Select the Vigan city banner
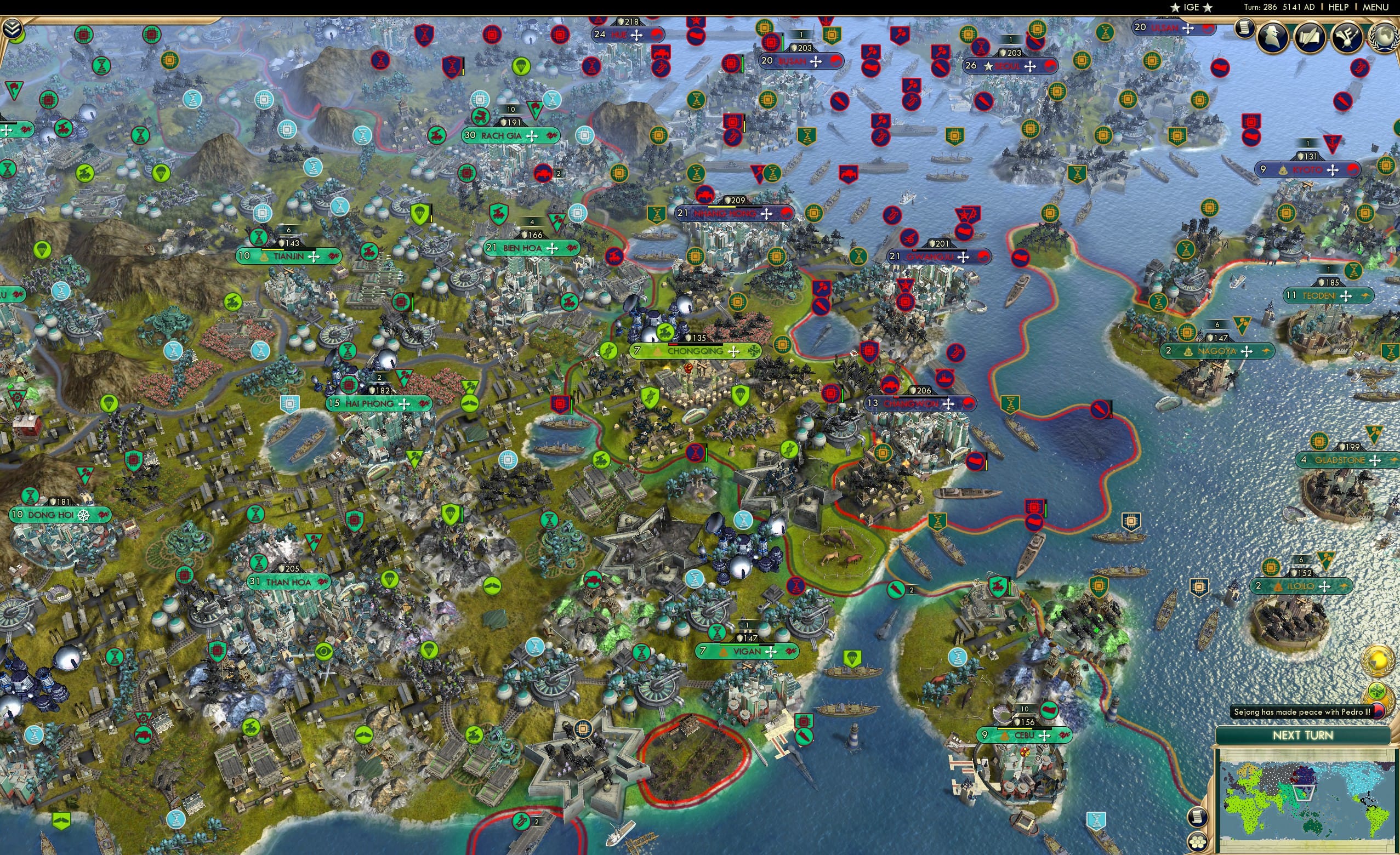Image resolution: width=1400 pixels, height=855 pixels. coord(745,652)
